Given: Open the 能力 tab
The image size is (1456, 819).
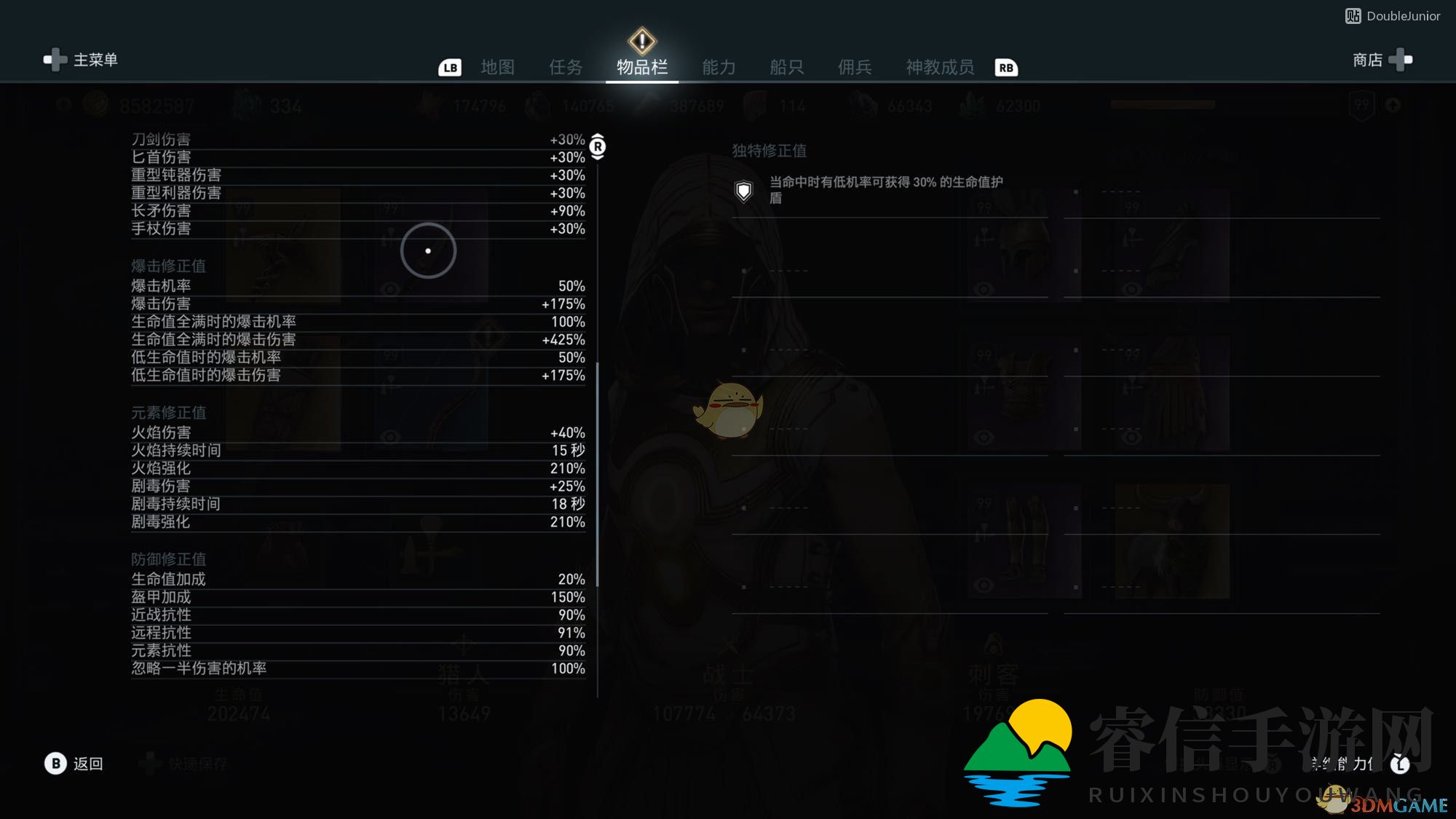Looking at the screenshot, I should (719, 67).
